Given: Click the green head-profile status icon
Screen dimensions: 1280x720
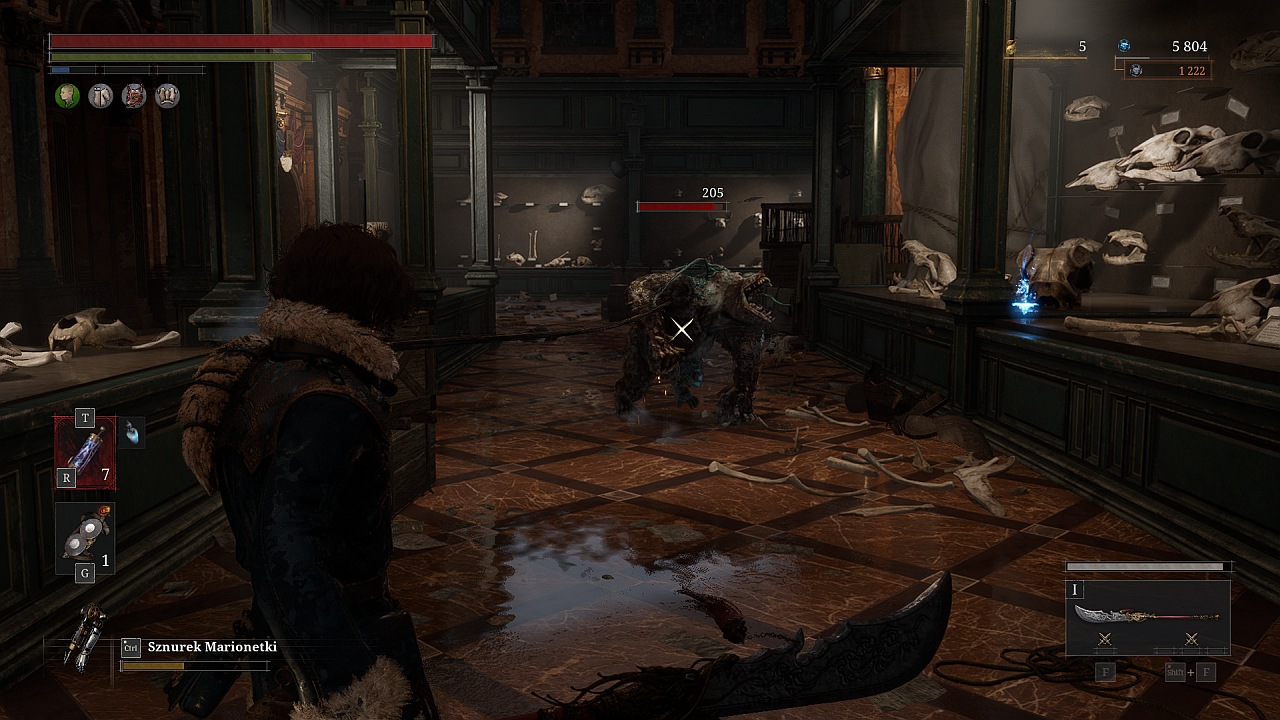Looking at the screenshot, I should (x=67, y=95).
